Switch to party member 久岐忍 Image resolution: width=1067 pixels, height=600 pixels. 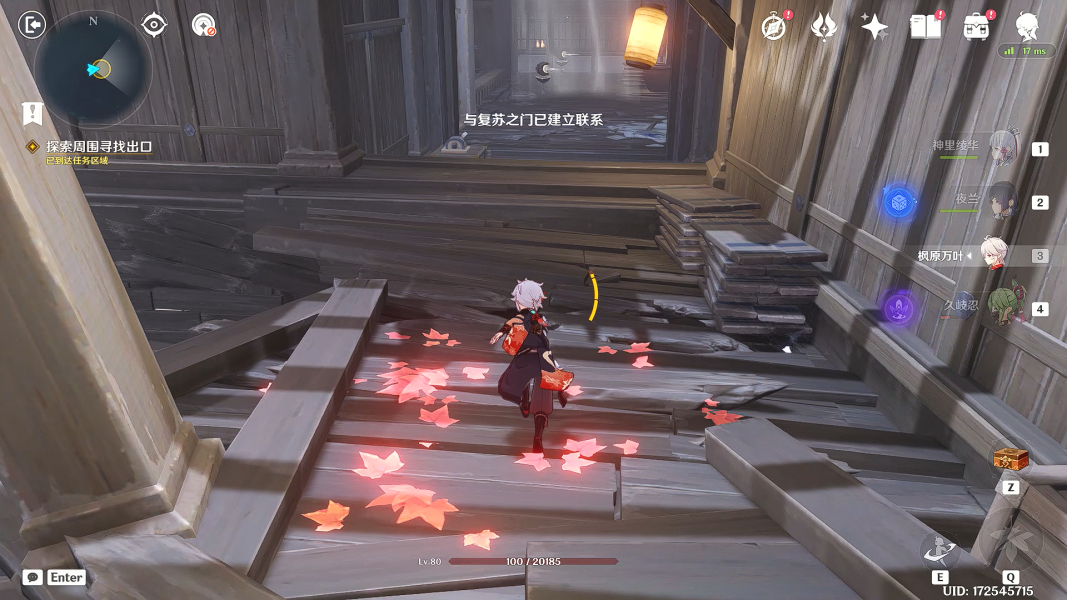click(1002, 308)
